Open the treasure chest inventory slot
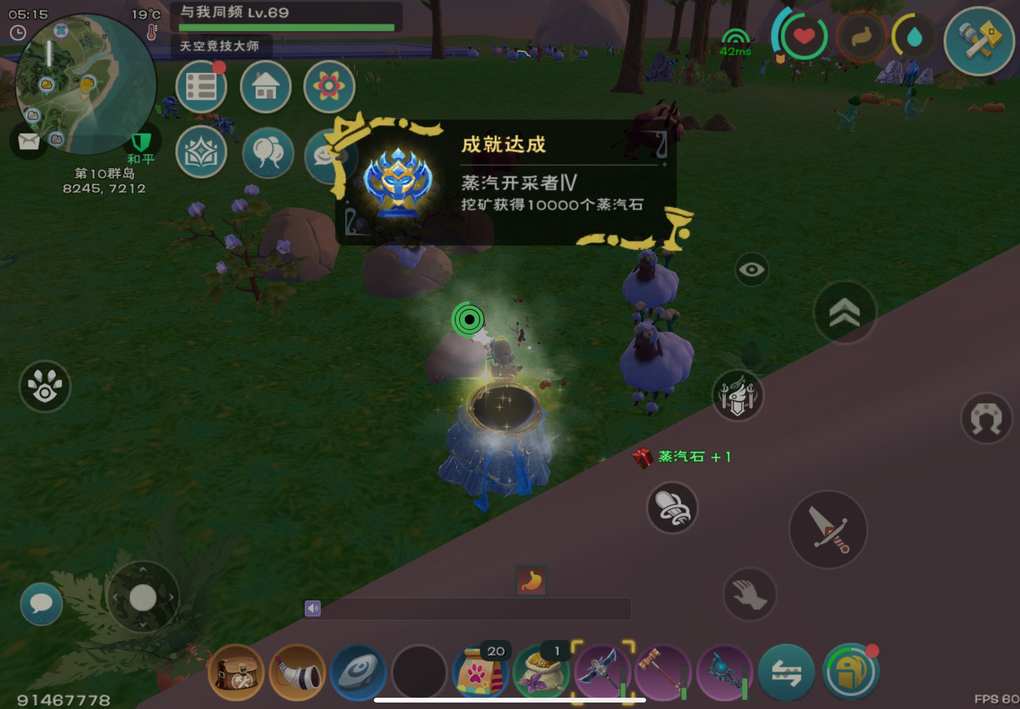Image resolution: width=1020 pixels, height=709 pixels. tap(236, 672)
